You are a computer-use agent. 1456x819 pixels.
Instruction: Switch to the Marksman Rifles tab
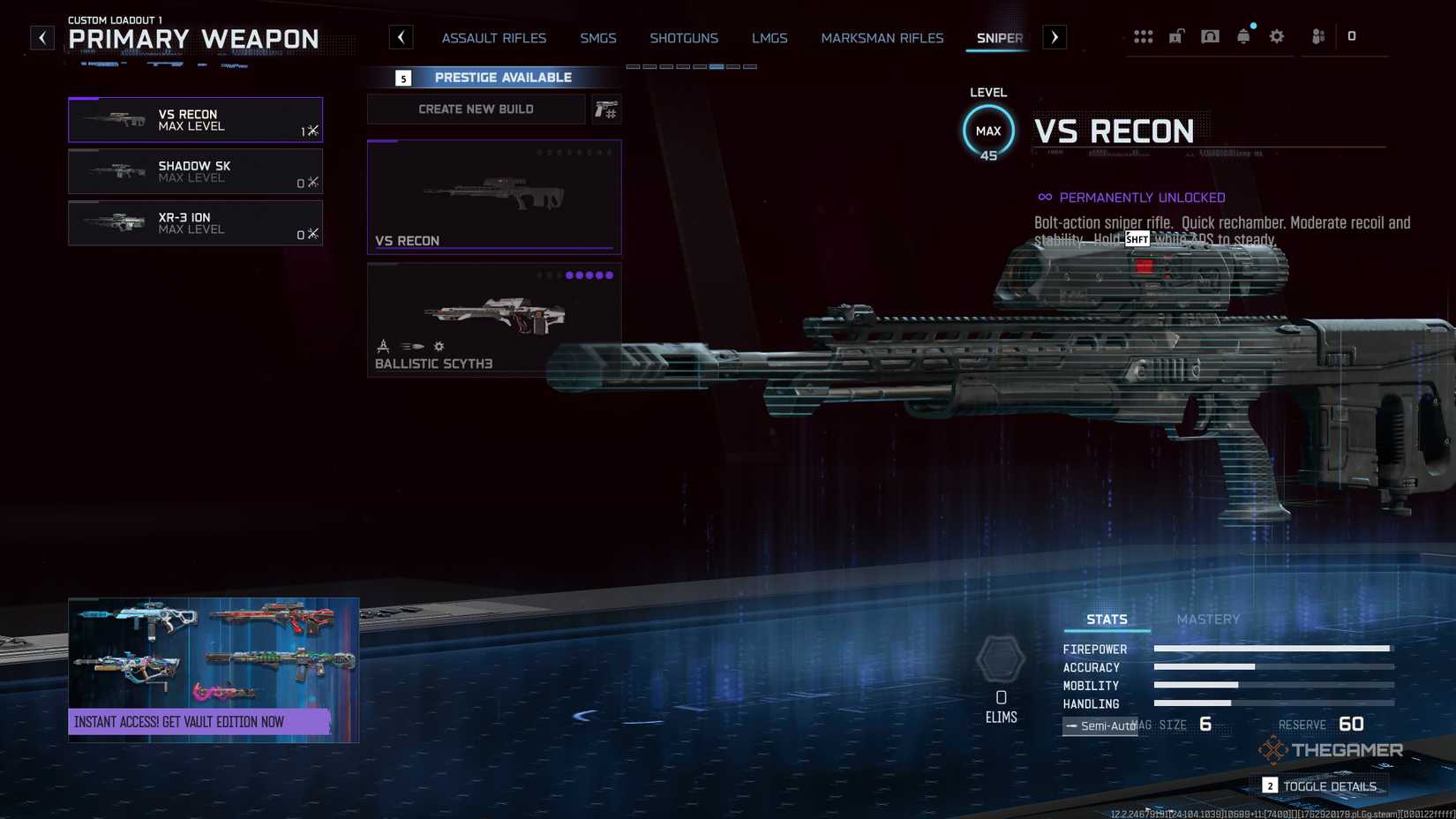[882, 38]
